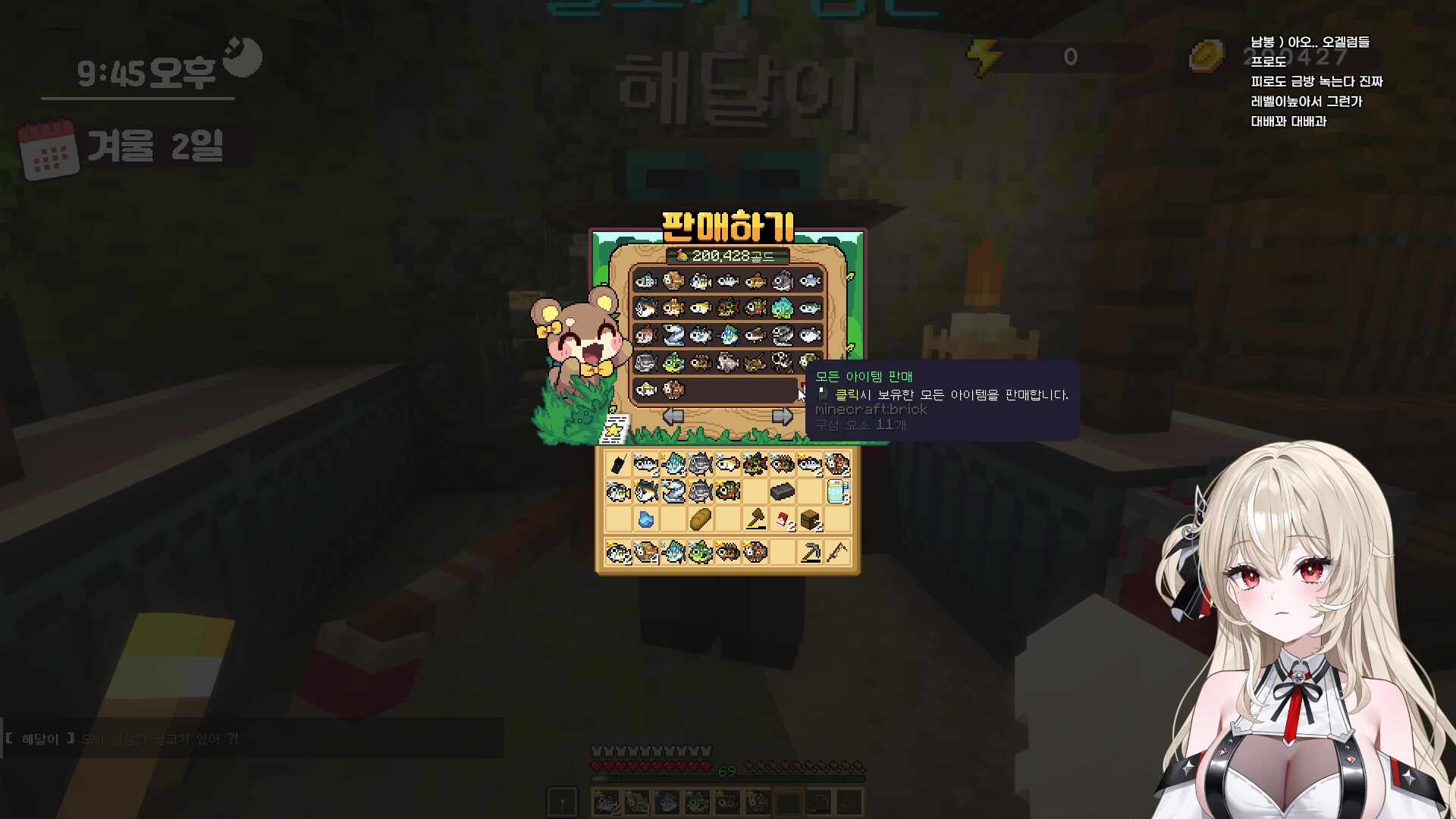Click the coal item in the inventory
Screen dimensions: 1456x819
coord(781,491)
